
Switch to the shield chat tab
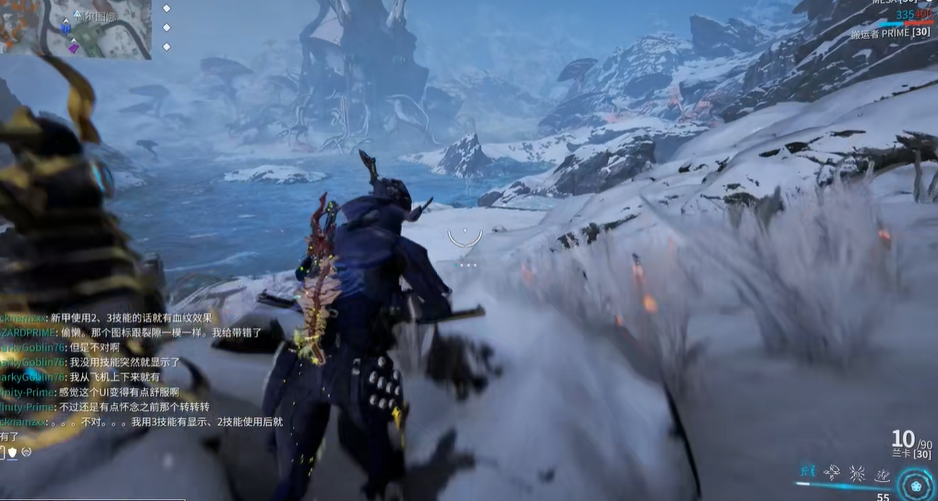(x=12, y=452)
